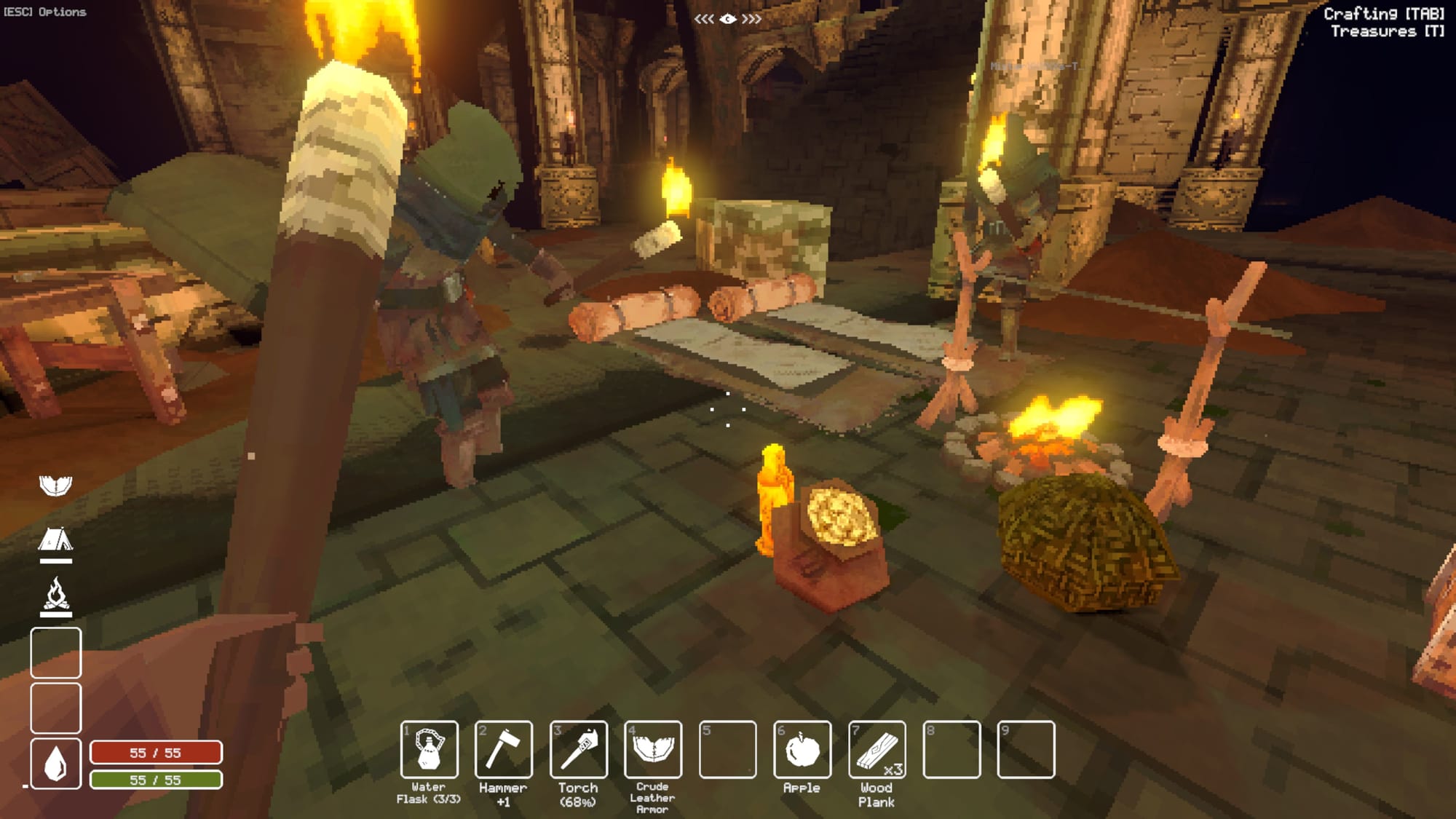The image size is (1456, 819).
Task: Open the Options label in the corner
Action: (45, 12)
